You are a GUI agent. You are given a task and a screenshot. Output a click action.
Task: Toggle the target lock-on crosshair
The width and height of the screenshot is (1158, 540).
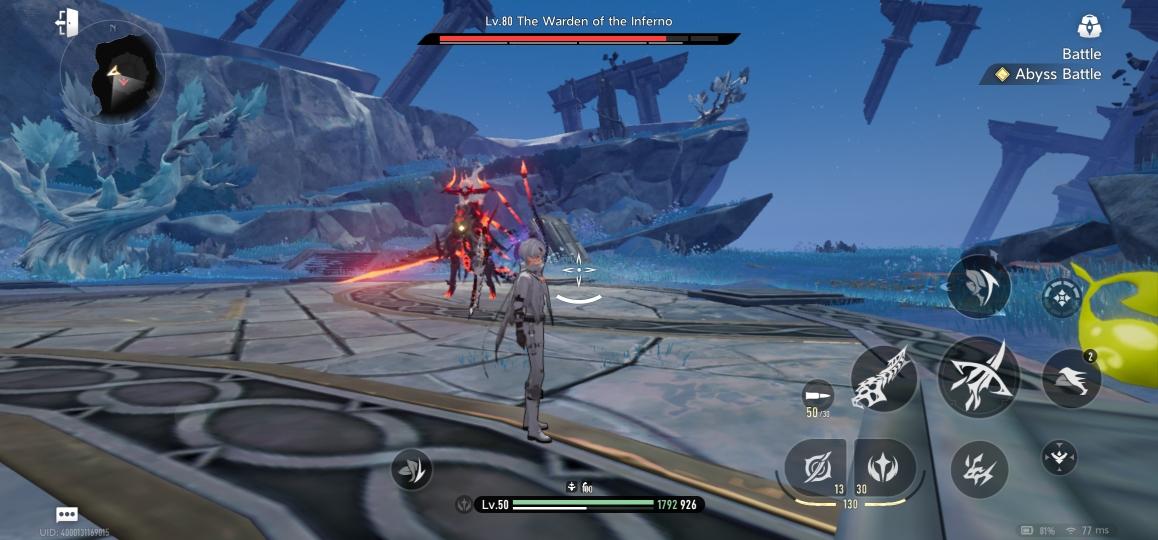1061,297
